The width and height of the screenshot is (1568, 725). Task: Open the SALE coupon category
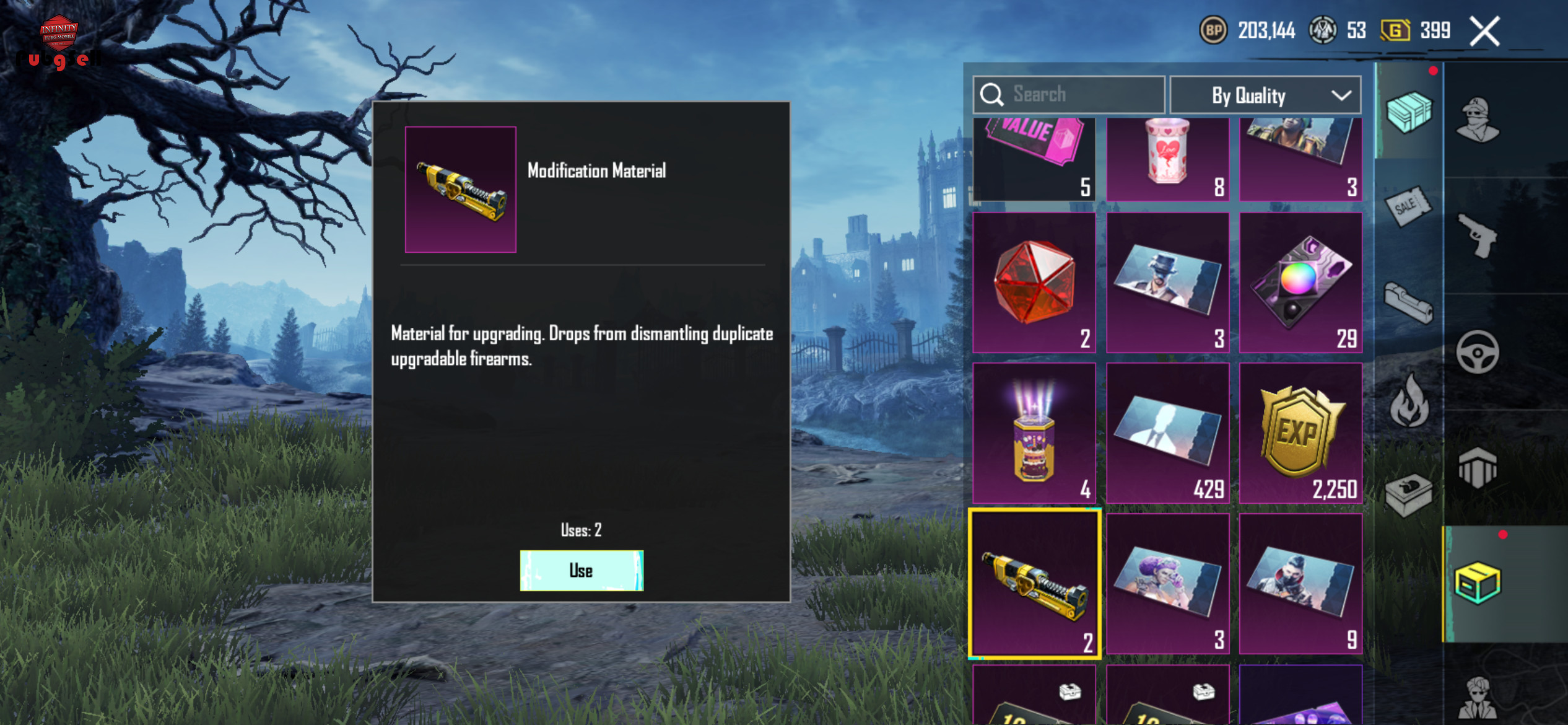[x=1408, y=206]
